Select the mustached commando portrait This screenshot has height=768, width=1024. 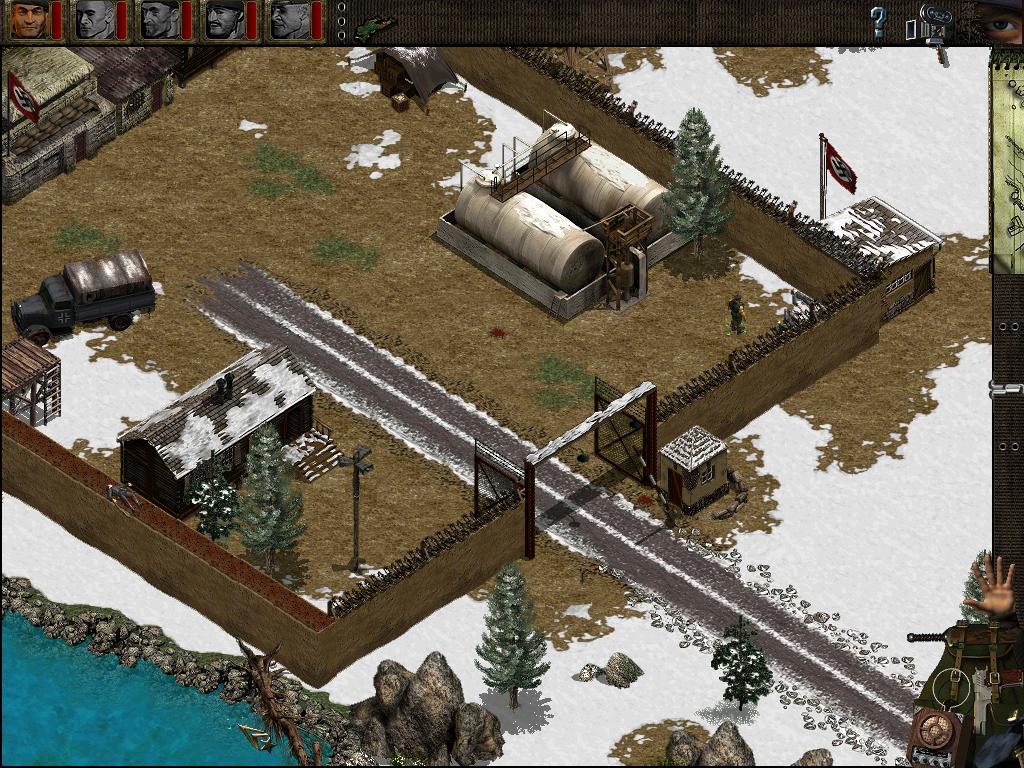pyautogui.click(x=224, y=20)
